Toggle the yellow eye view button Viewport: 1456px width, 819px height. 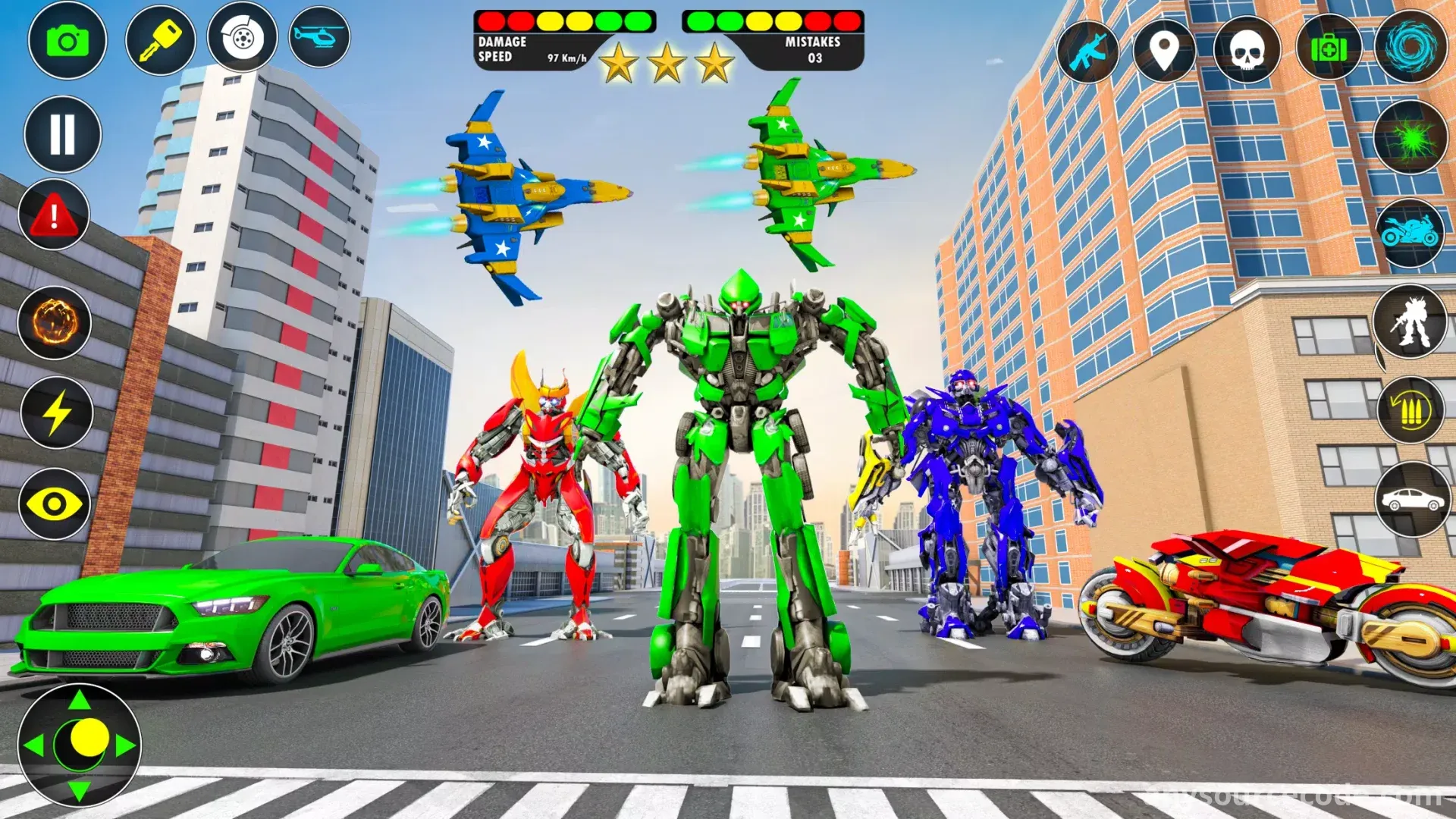tap(55, 504)
